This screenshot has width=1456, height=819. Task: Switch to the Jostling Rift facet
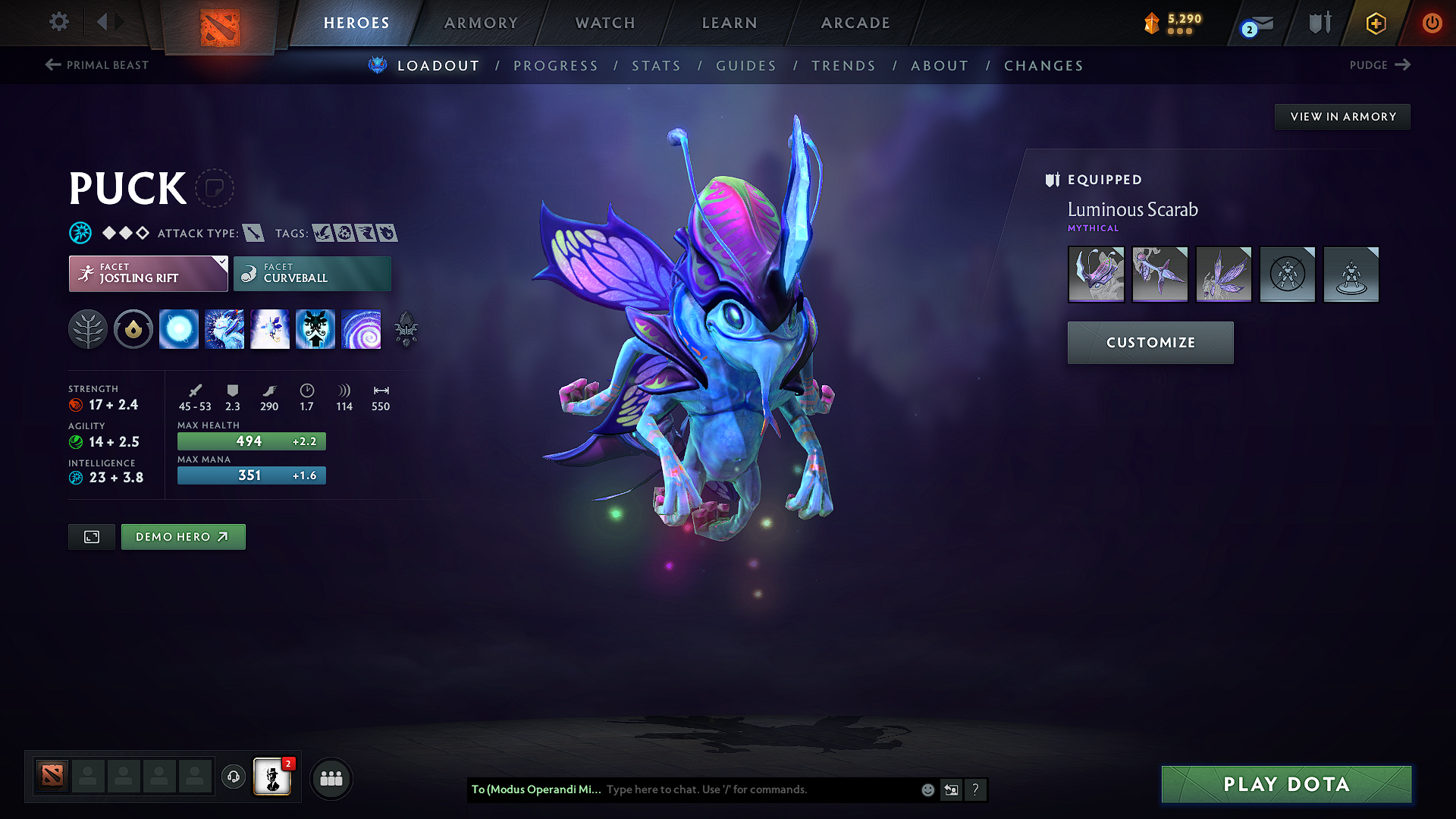click(148, 273)
